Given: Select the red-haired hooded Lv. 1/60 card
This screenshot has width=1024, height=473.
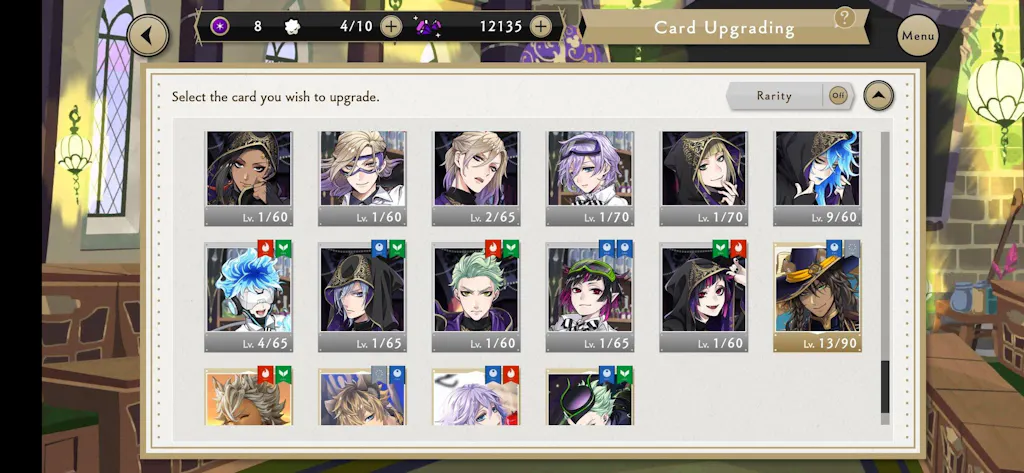Looking at the screenshot, I should 703,296.
